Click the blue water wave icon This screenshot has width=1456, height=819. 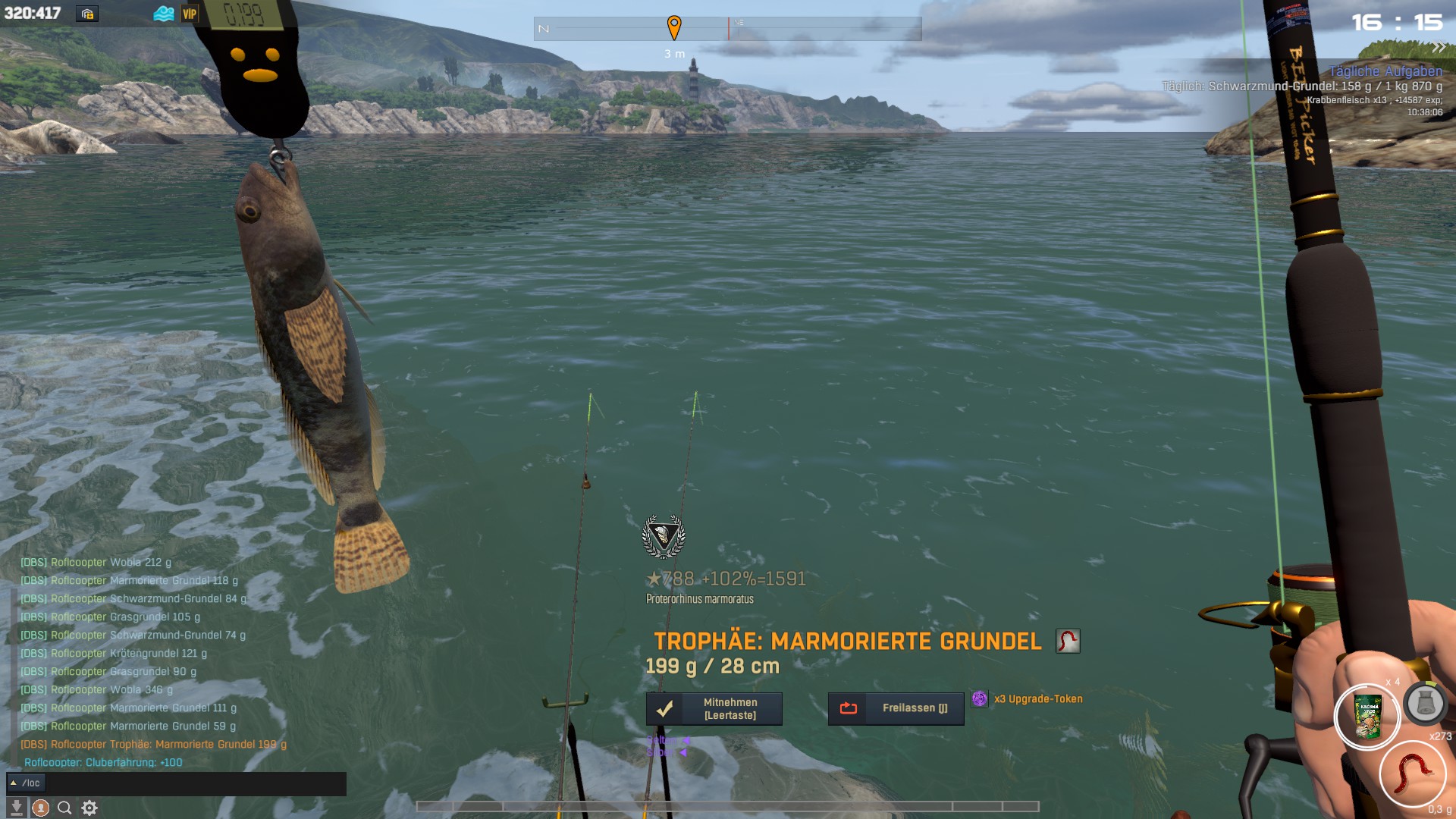click(164, 14)
